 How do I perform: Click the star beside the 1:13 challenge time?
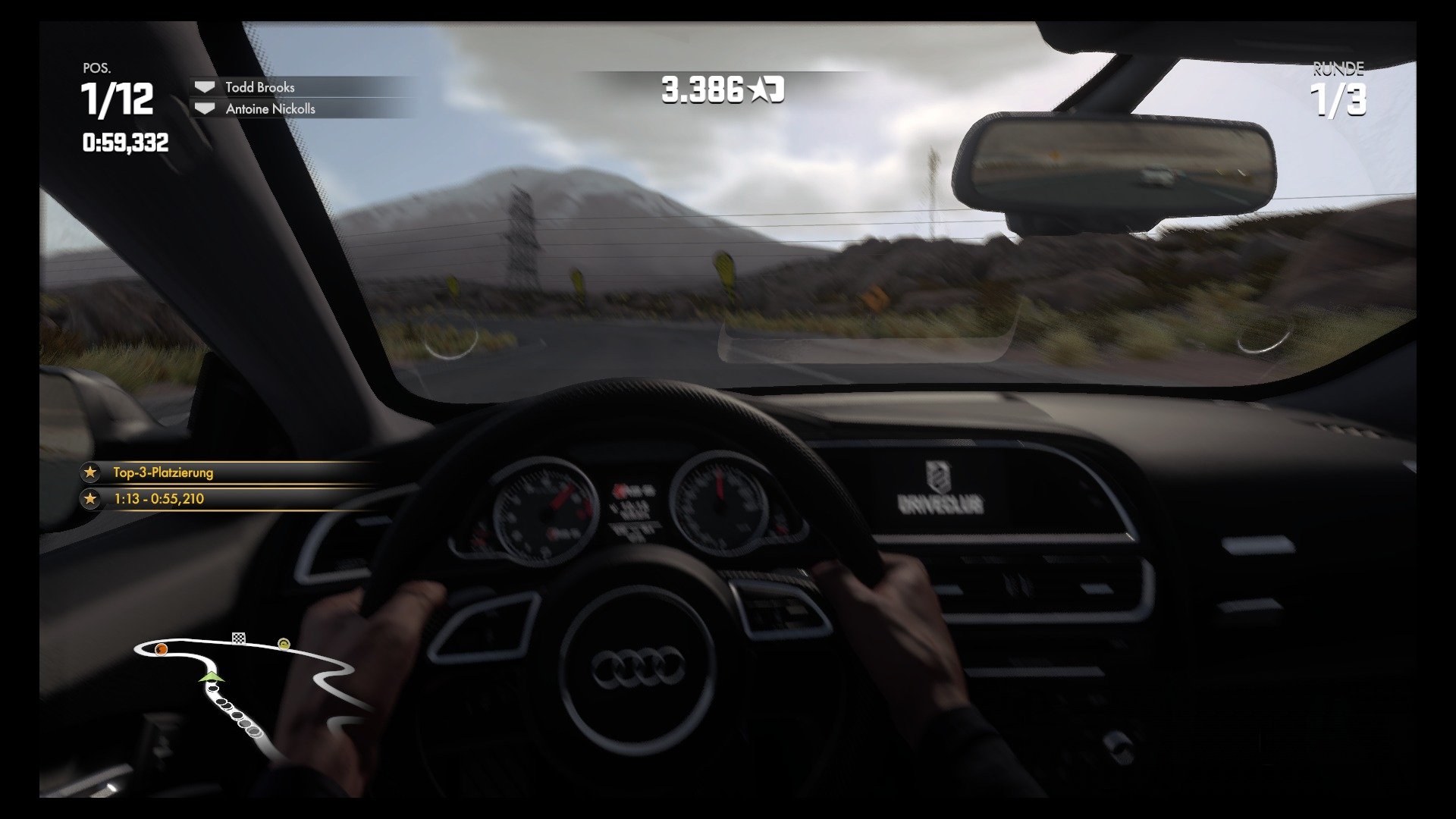coord(90,499)
